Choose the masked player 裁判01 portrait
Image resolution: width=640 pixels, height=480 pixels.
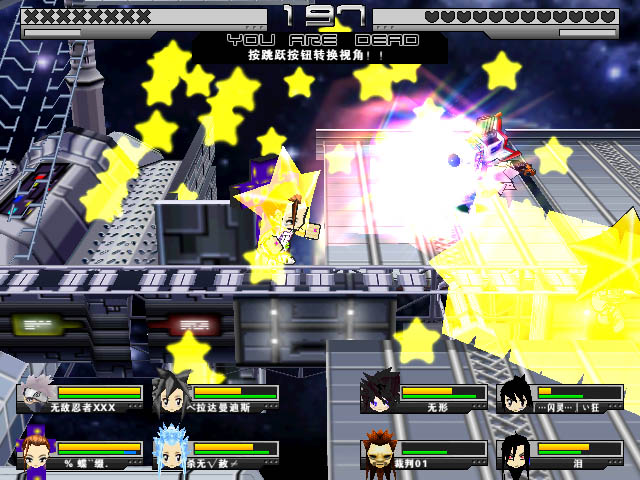click(380, 450)
